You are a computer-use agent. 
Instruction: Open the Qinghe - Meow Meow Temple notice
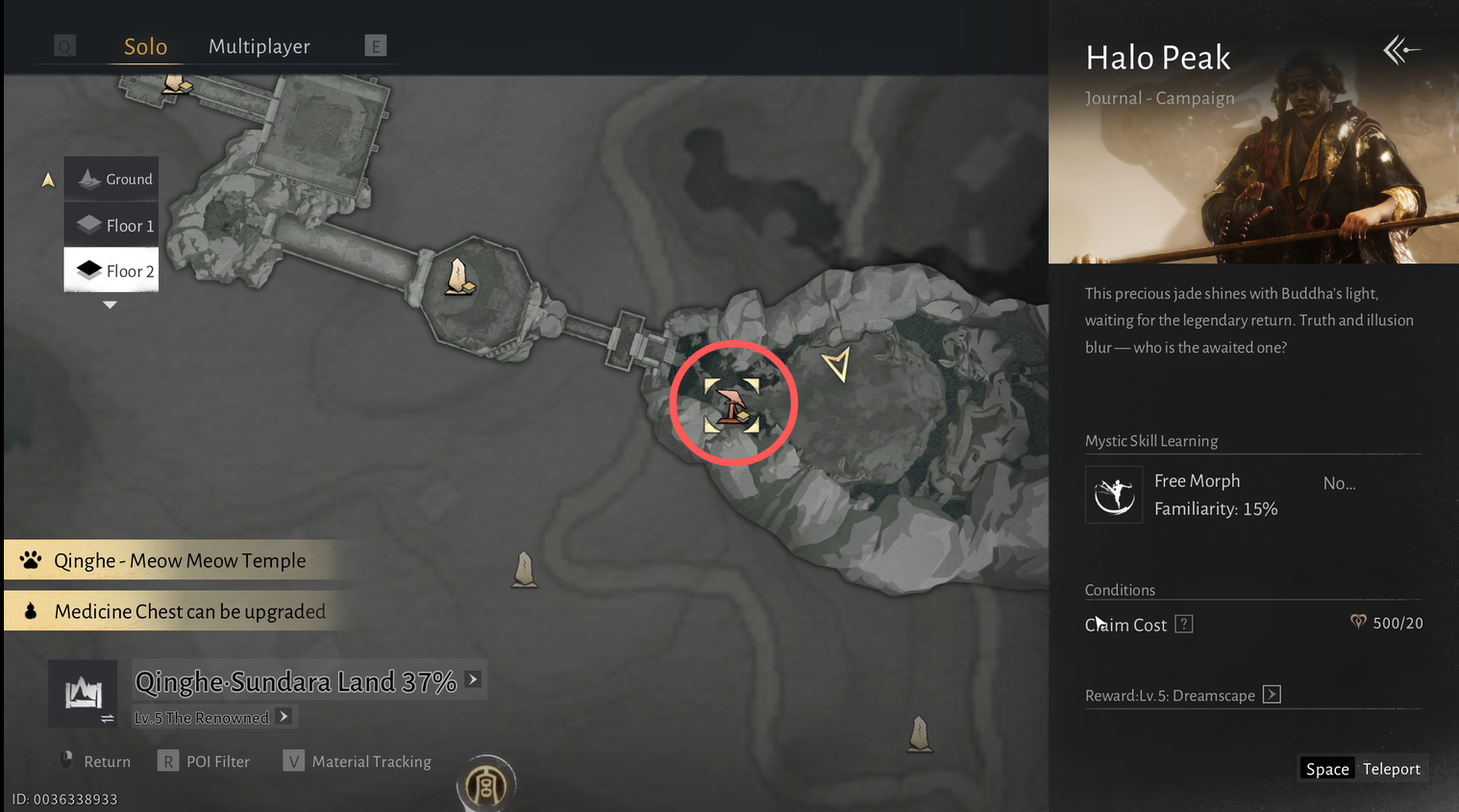coord(180,561)
